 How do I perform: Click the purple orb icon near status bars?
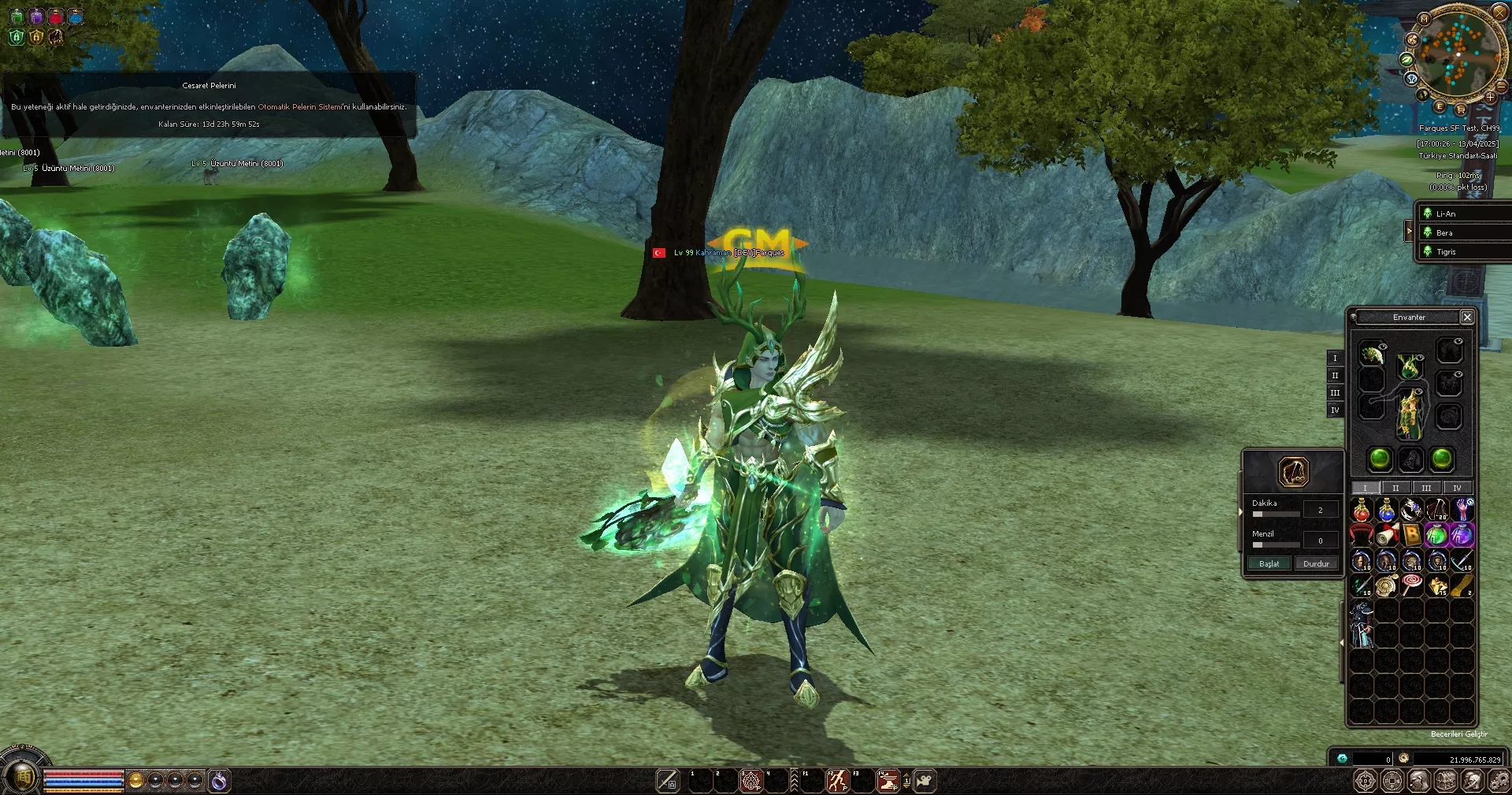[x=218, y=780]
